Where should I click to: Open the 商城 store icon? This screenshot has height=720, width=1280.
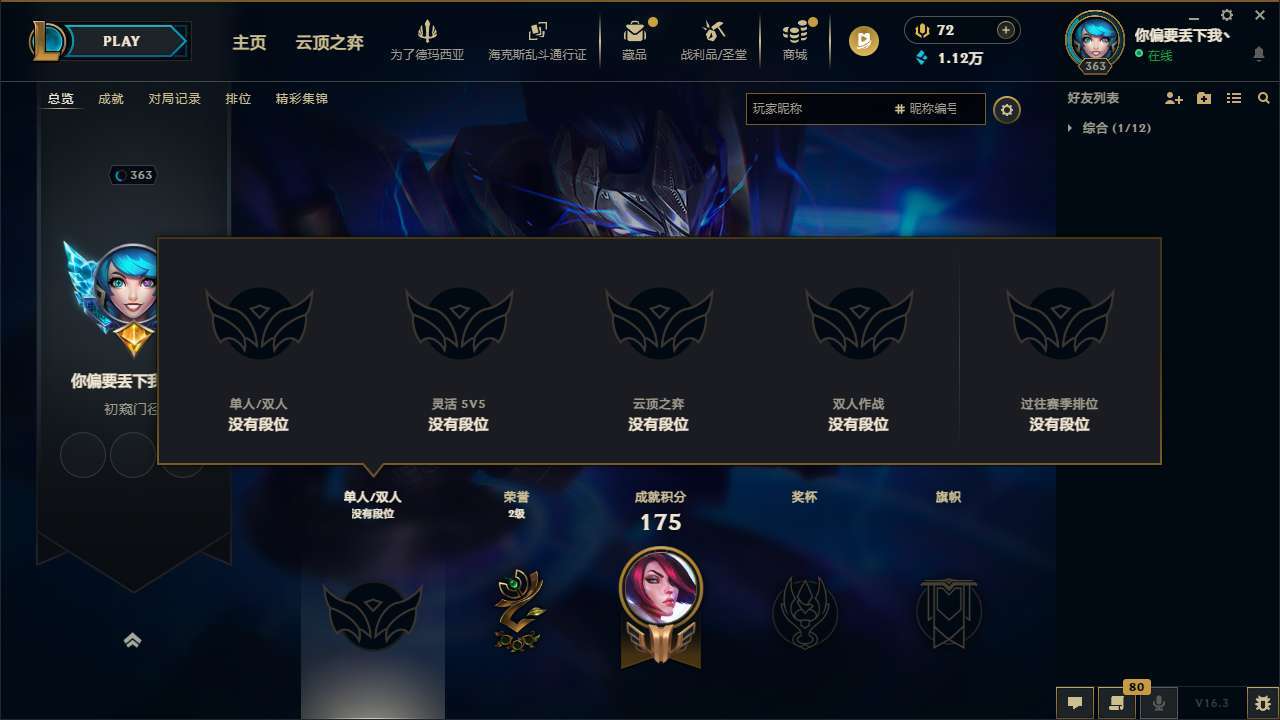pyautogui.click(x=795, y=37)
